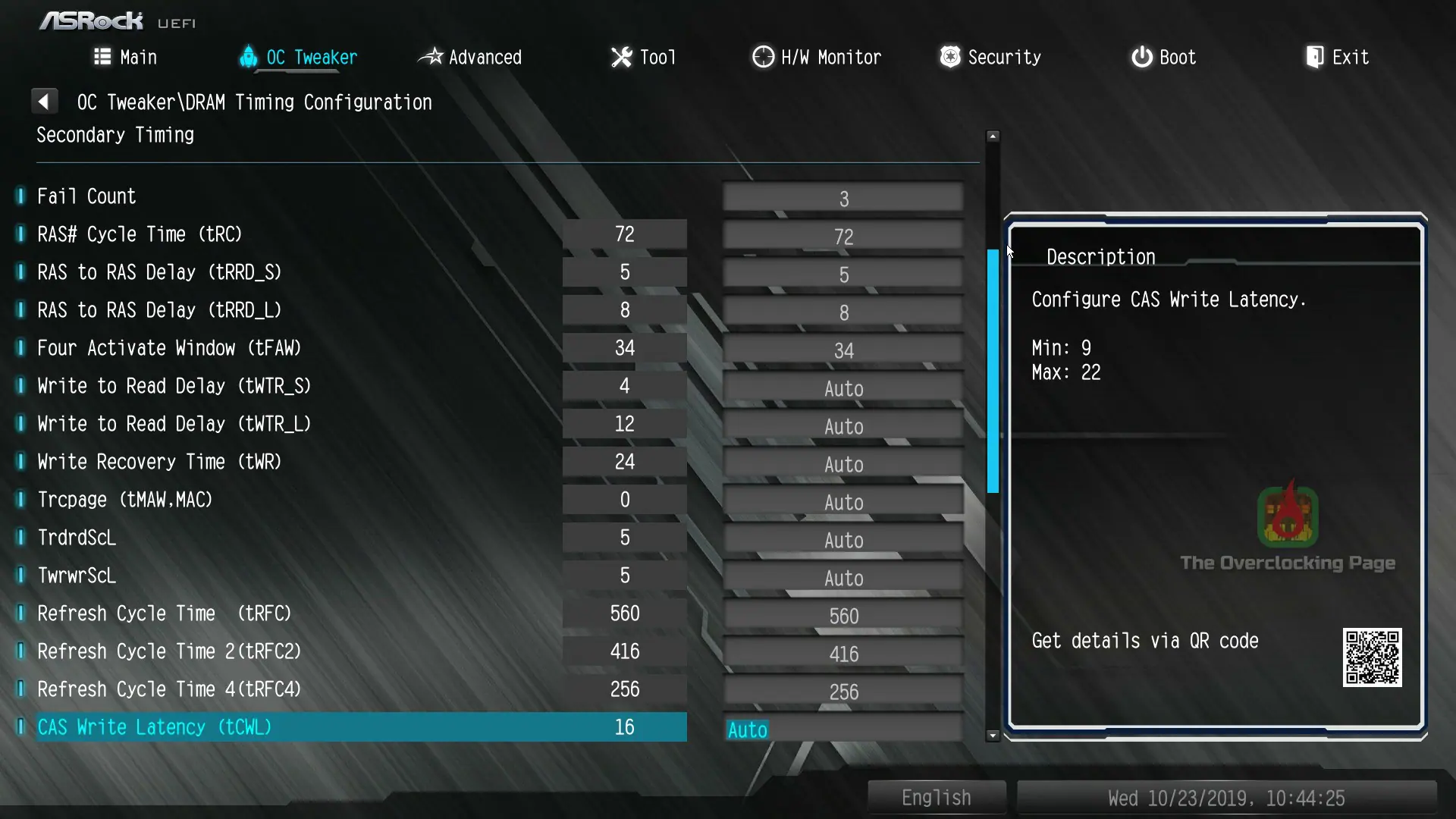
Task: Select the Refresh Cycle Time (tRFC) row
Action: (164, 613)
